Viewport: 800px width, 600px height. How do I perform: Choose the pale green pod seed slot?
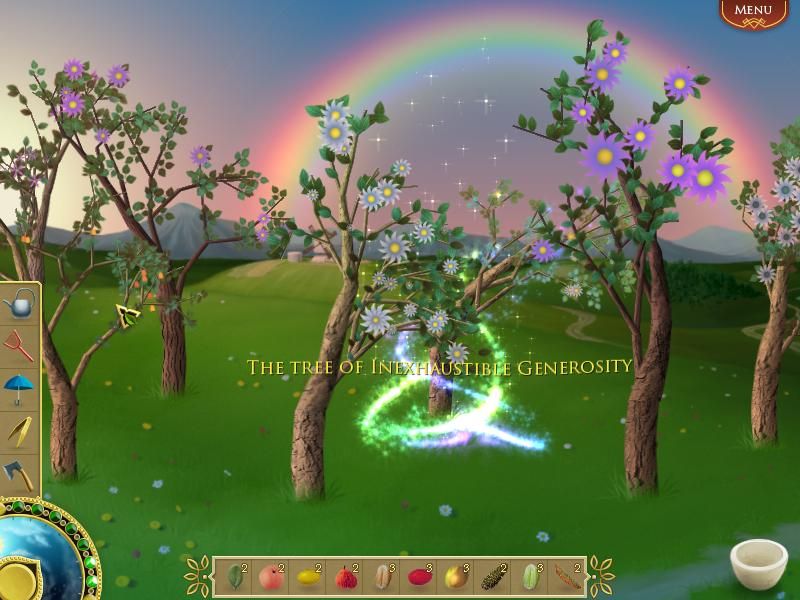(x=529, y=577)
